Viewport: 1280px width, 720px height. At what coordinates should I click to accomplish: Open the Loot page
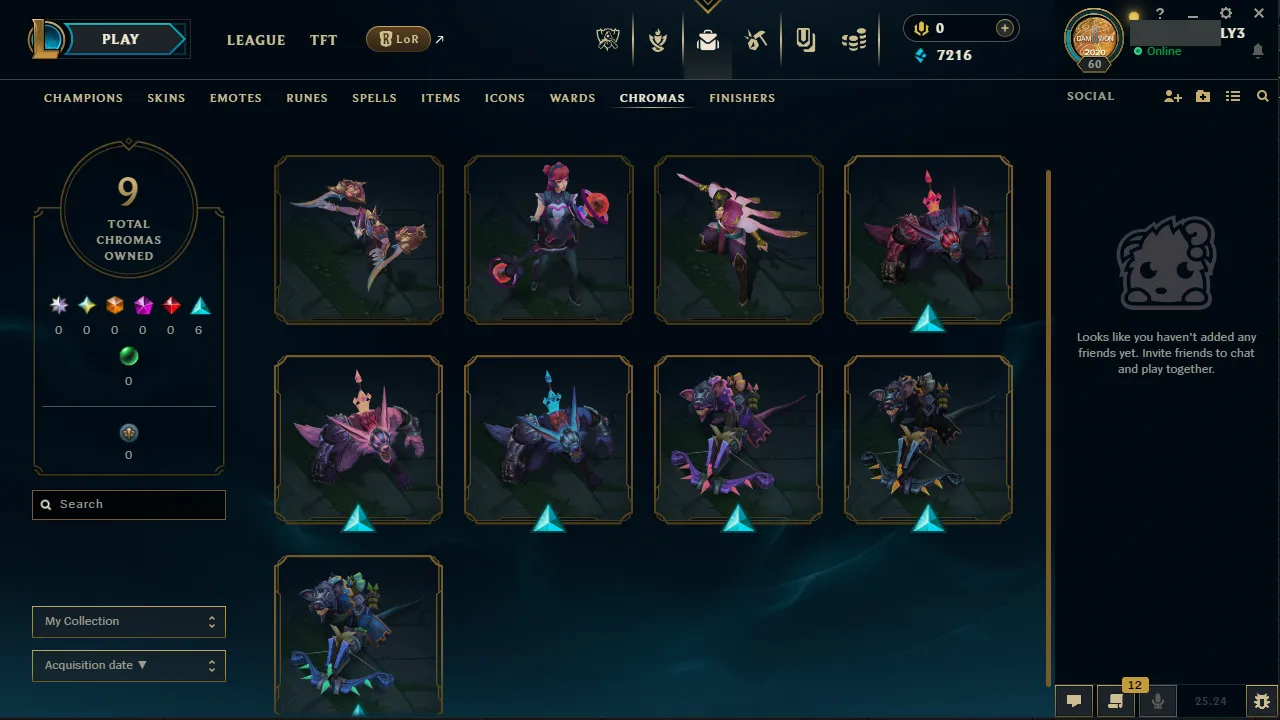tap(708, 40)
